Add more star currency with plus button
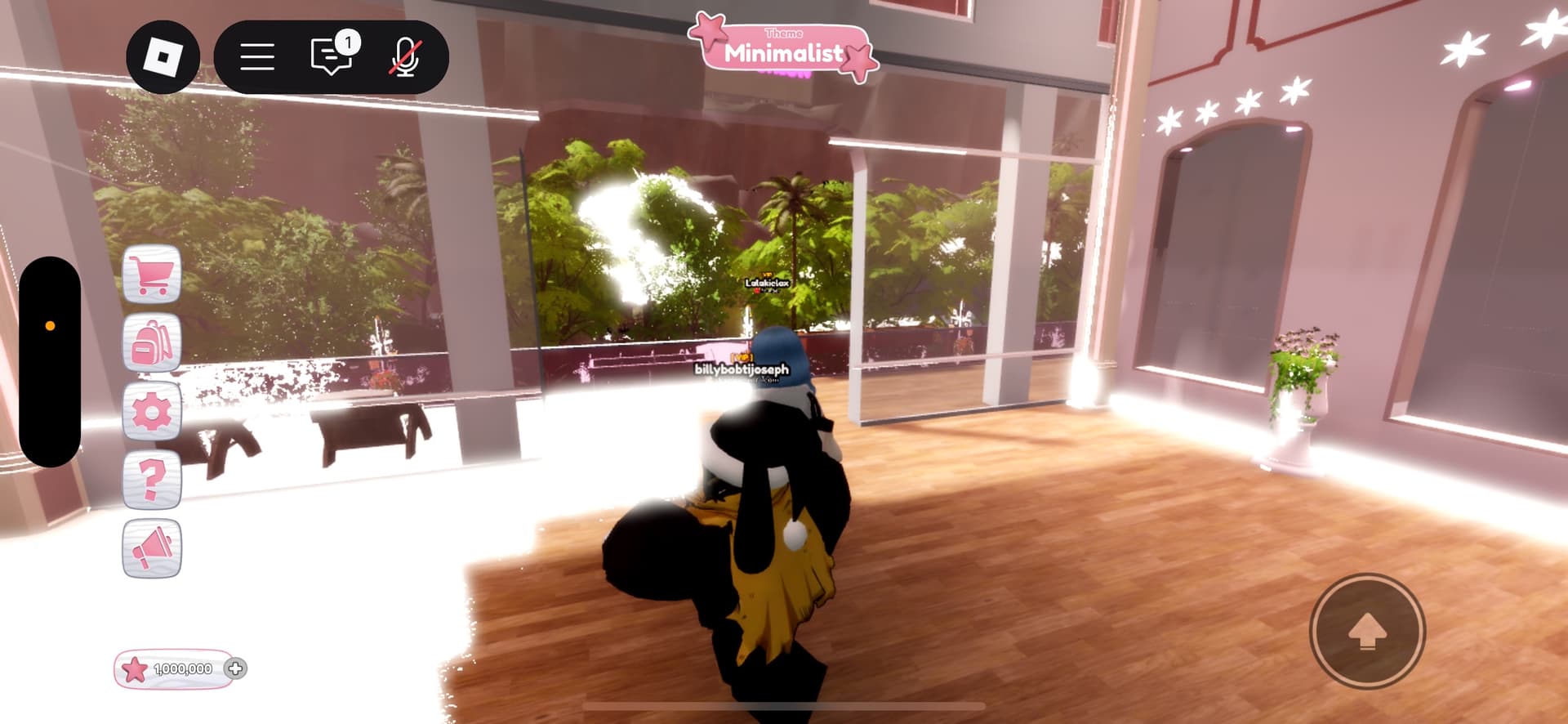The height and width of the screenshot is (724, 1568). pos(235,668)
